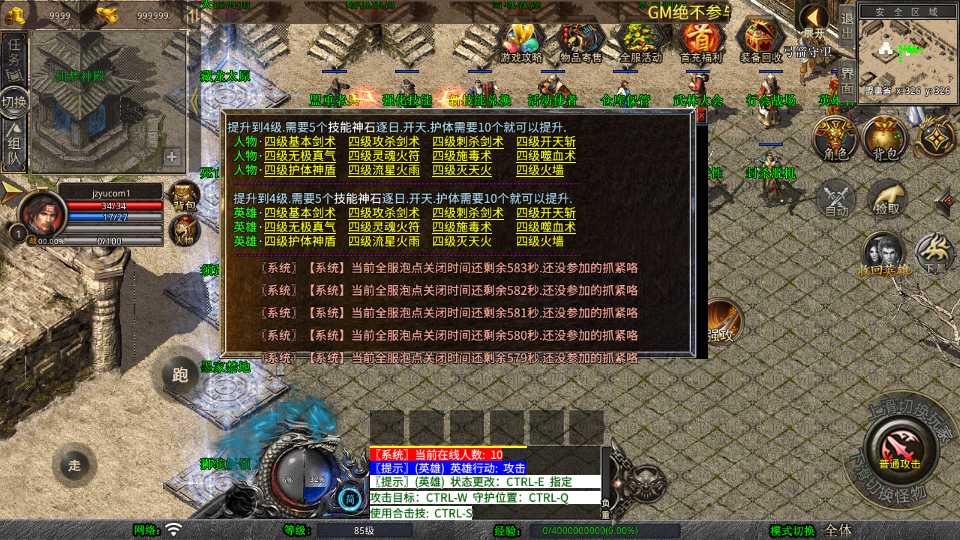Viewport: 960px width, 540px height.
Task: Use the 普通攻击 normal attack button
Action: click(899, 446)
